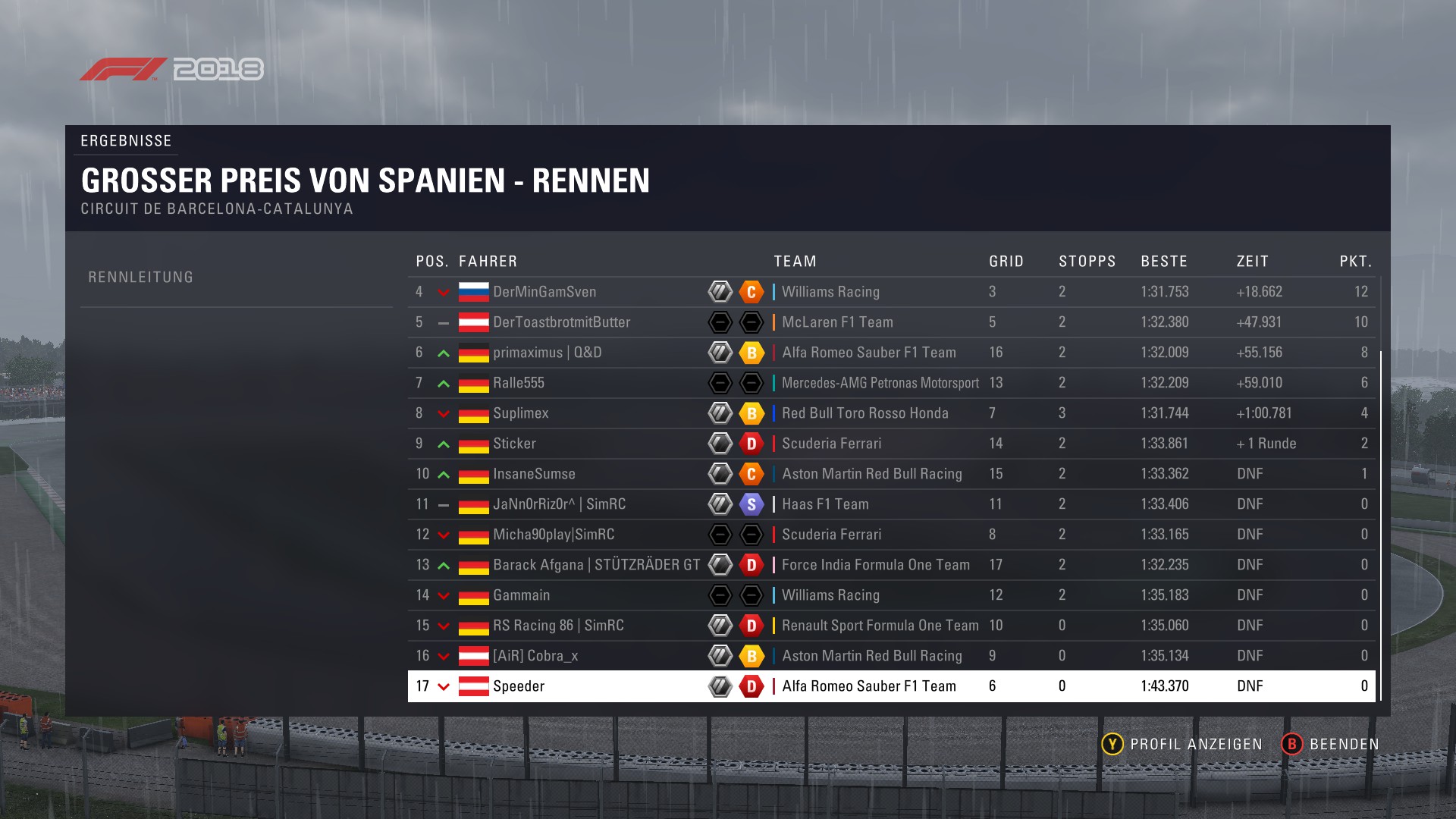
Task: Select the driver named Sticker
Action: pyautogui.click(x=514, y=444)
